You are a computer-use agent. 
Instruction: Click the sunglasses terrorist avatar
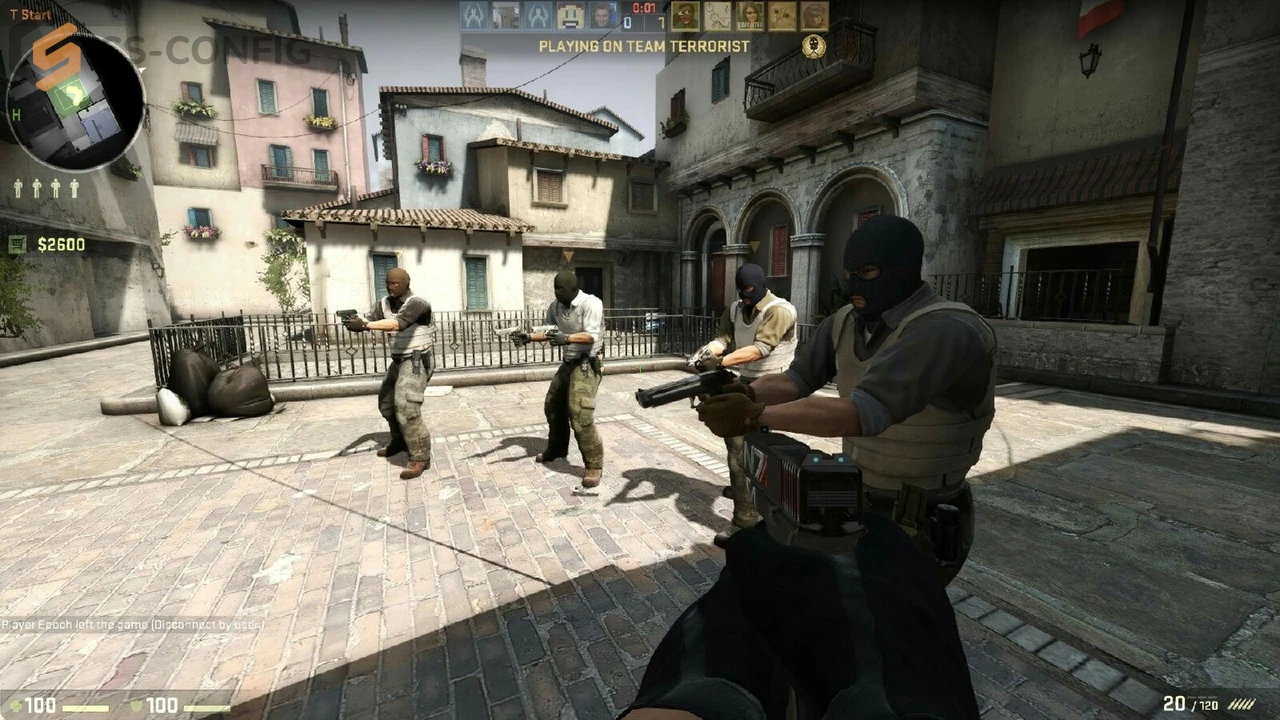pyautogui.click(x=750, y=16)
